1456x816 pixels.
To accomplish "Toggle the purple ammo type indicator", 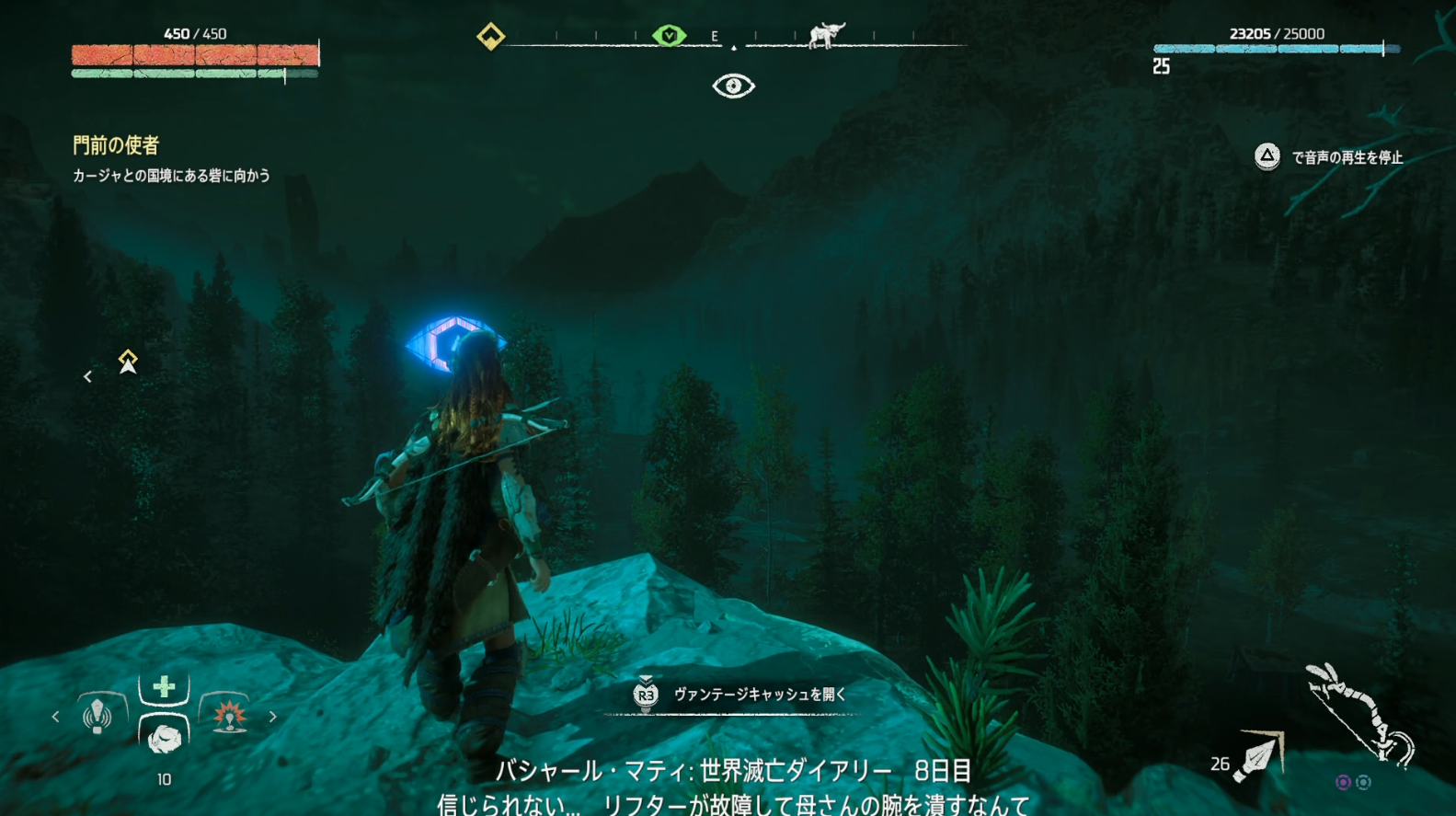I will point(1344,782).
